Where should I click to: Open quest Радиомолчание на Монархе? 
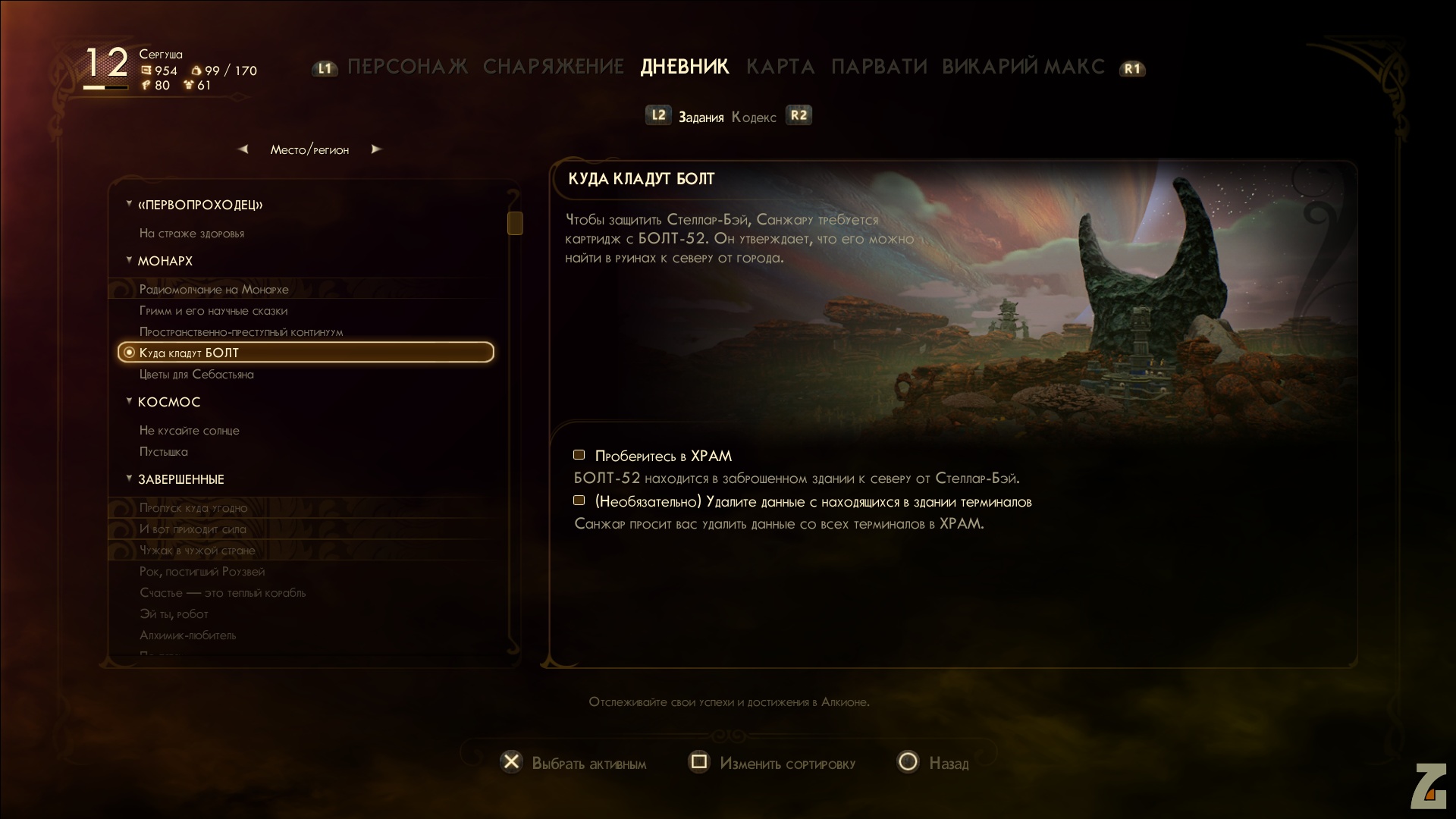click(214, 290)
